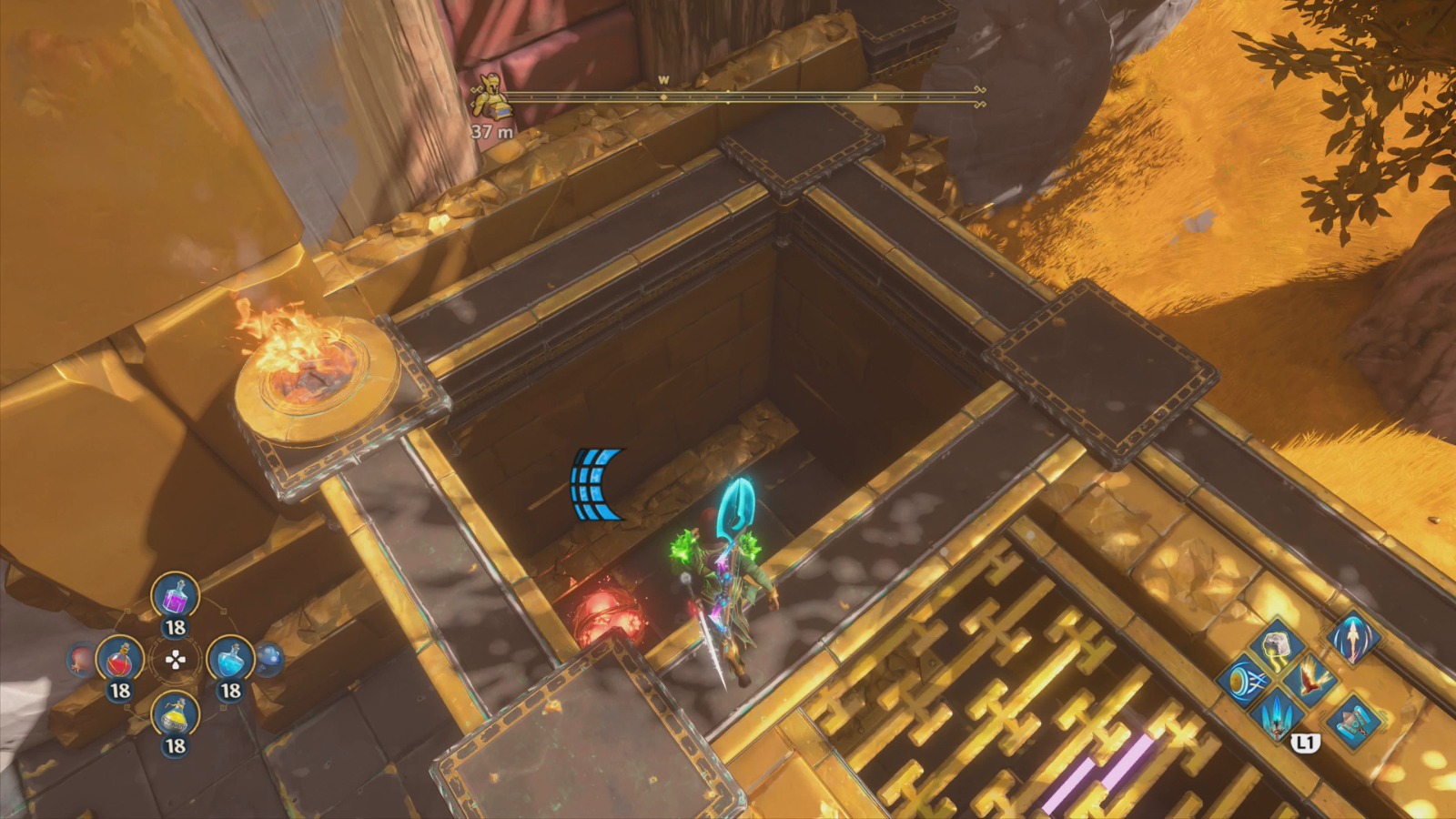Select the blue stamina potion icon
This screenshot has width=1456, height=819.
229,660
